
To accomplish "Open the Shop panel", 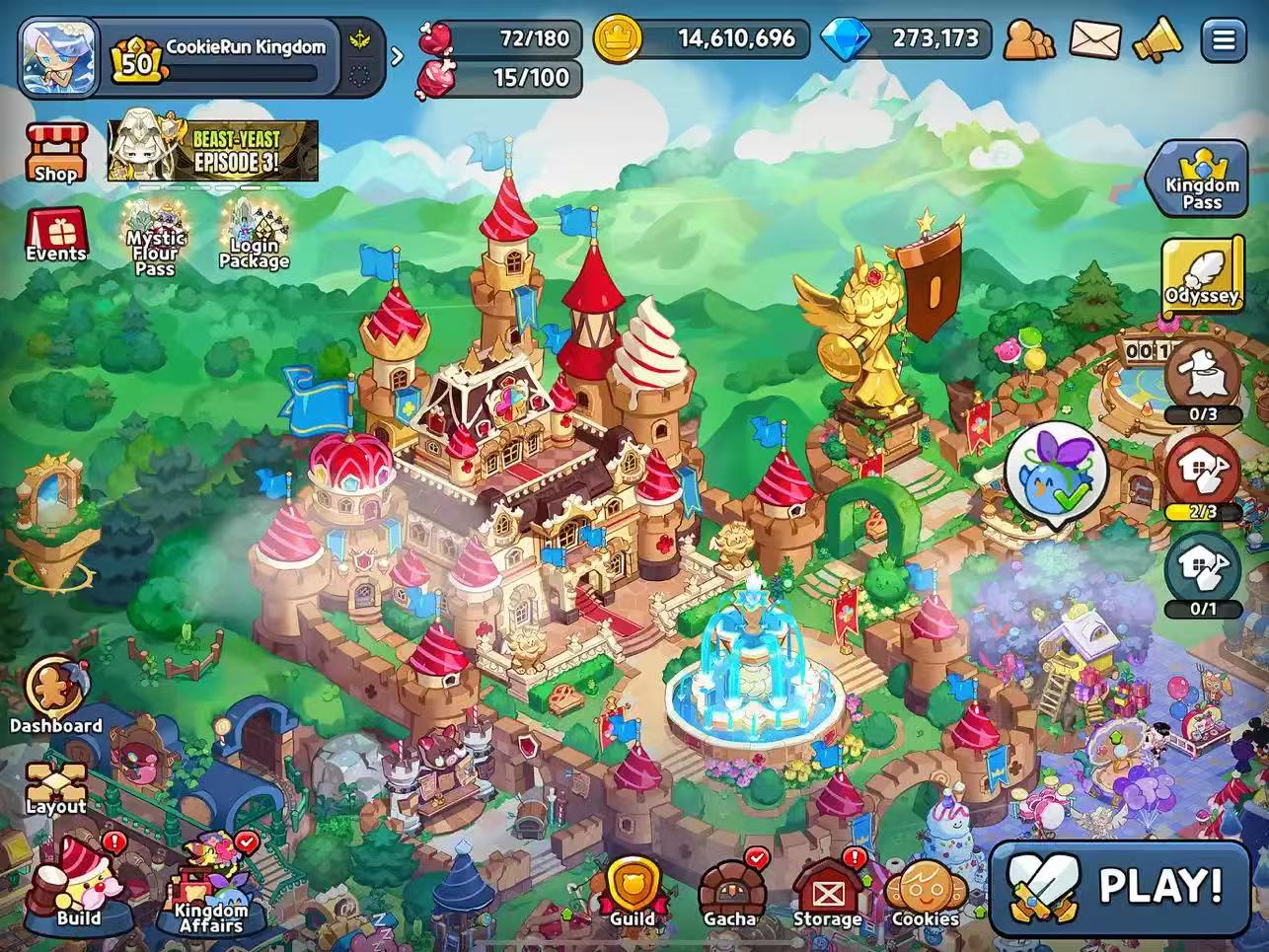I will point(56,153).
